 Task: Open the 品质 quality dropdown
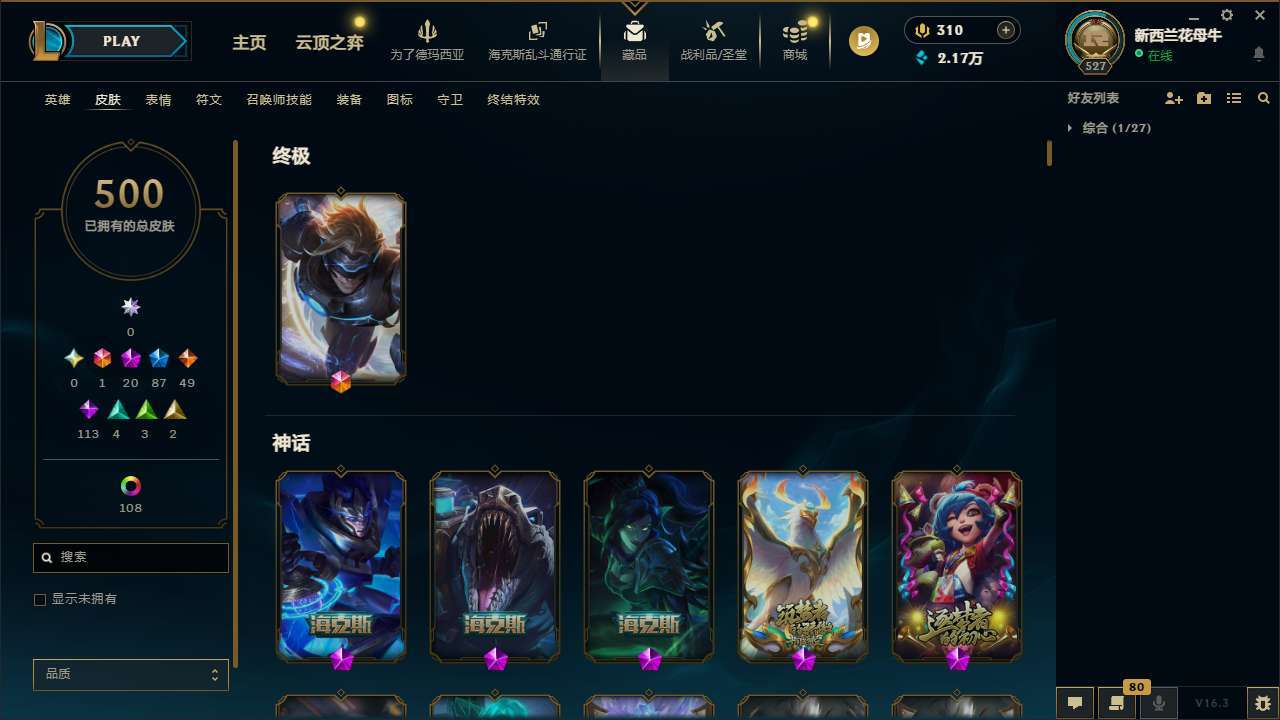pyautogui.click(x=130, y=674)
